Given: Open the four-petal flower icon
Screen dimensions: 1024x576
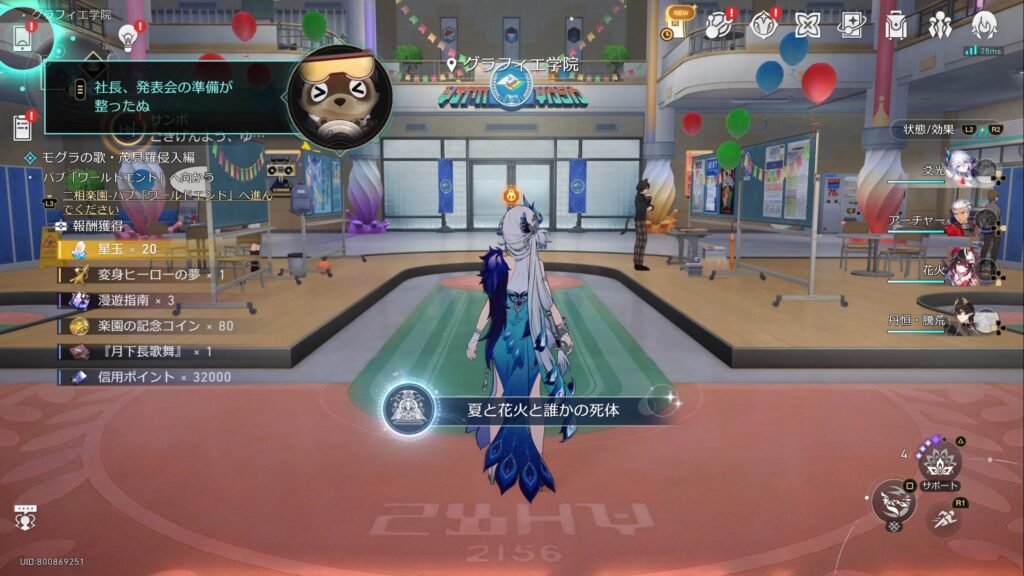Looking at the screenshot, I should (807, 25).
